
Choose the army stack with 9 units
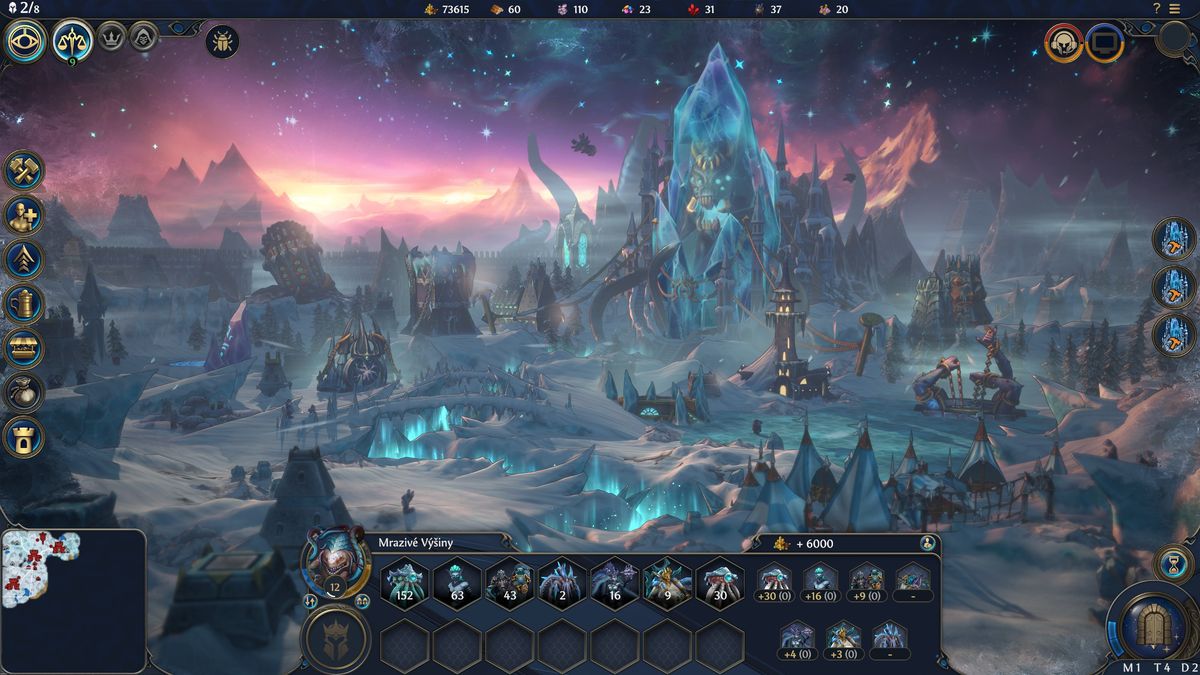pyautogui.click(x=667, y=583)
